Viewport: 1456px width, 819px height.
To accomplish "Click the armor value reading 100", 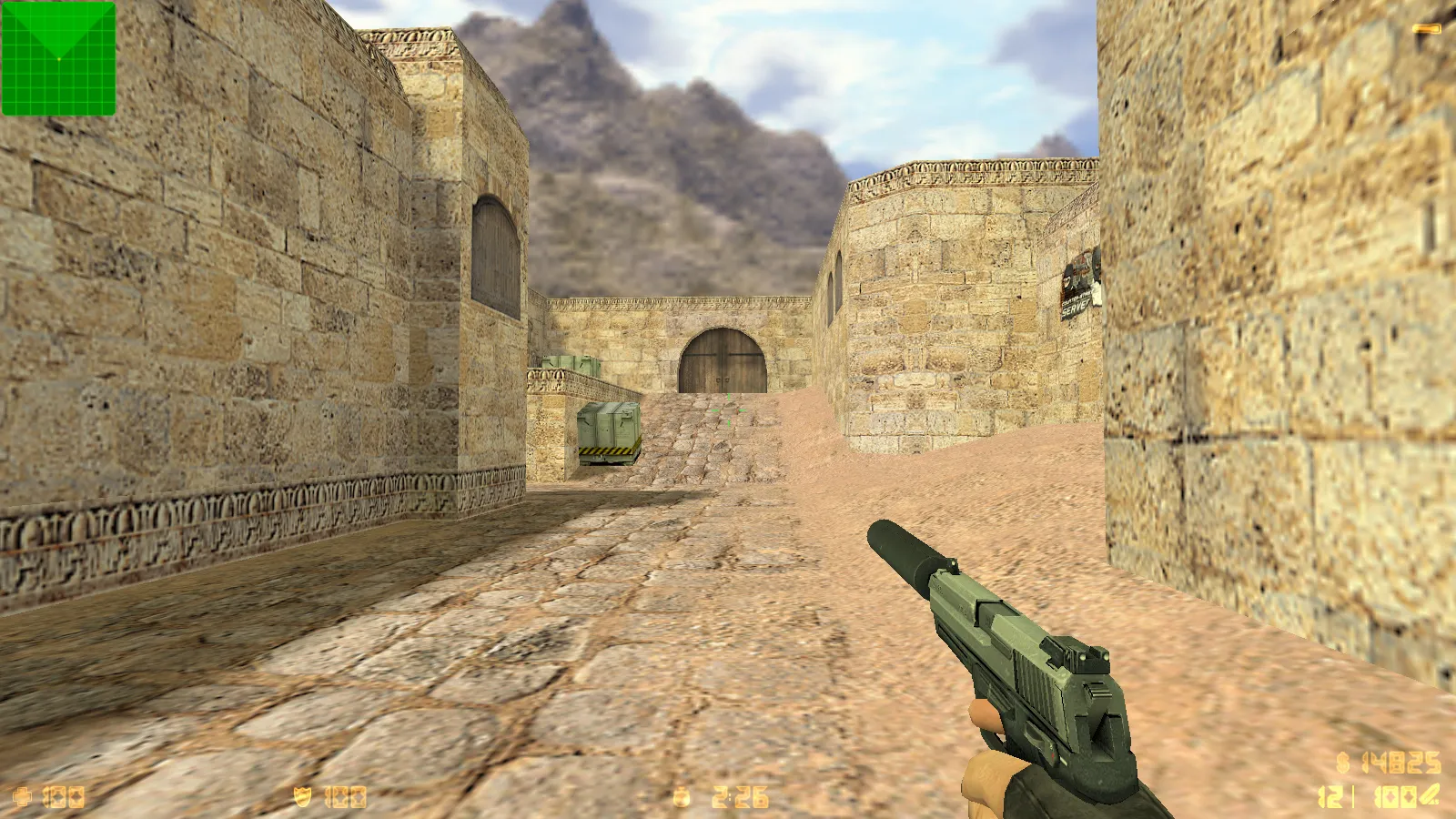I will click(x=344, y=795).
